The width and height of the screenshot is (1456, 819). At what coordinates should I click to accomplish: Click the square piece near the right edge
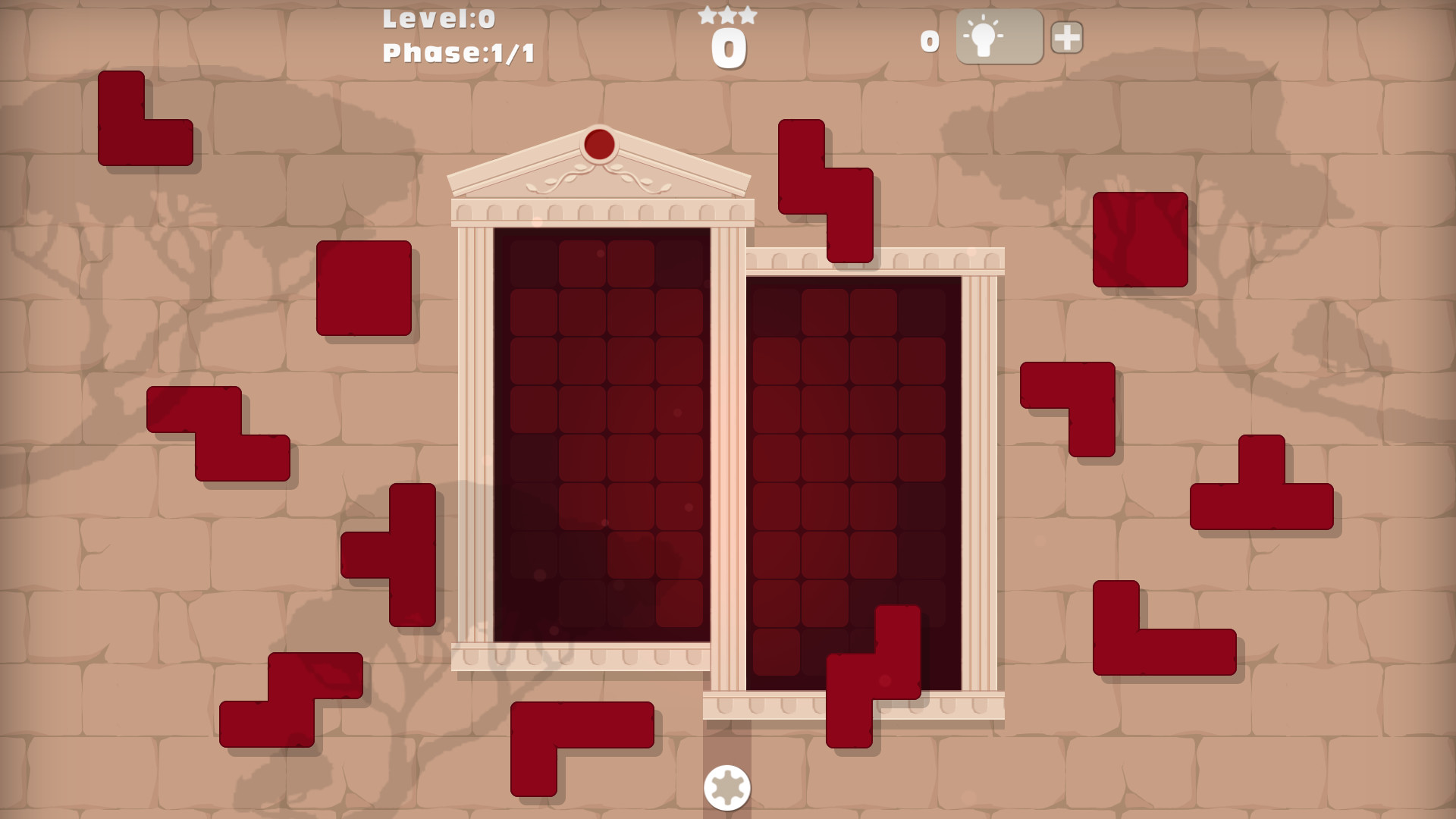1141,239
